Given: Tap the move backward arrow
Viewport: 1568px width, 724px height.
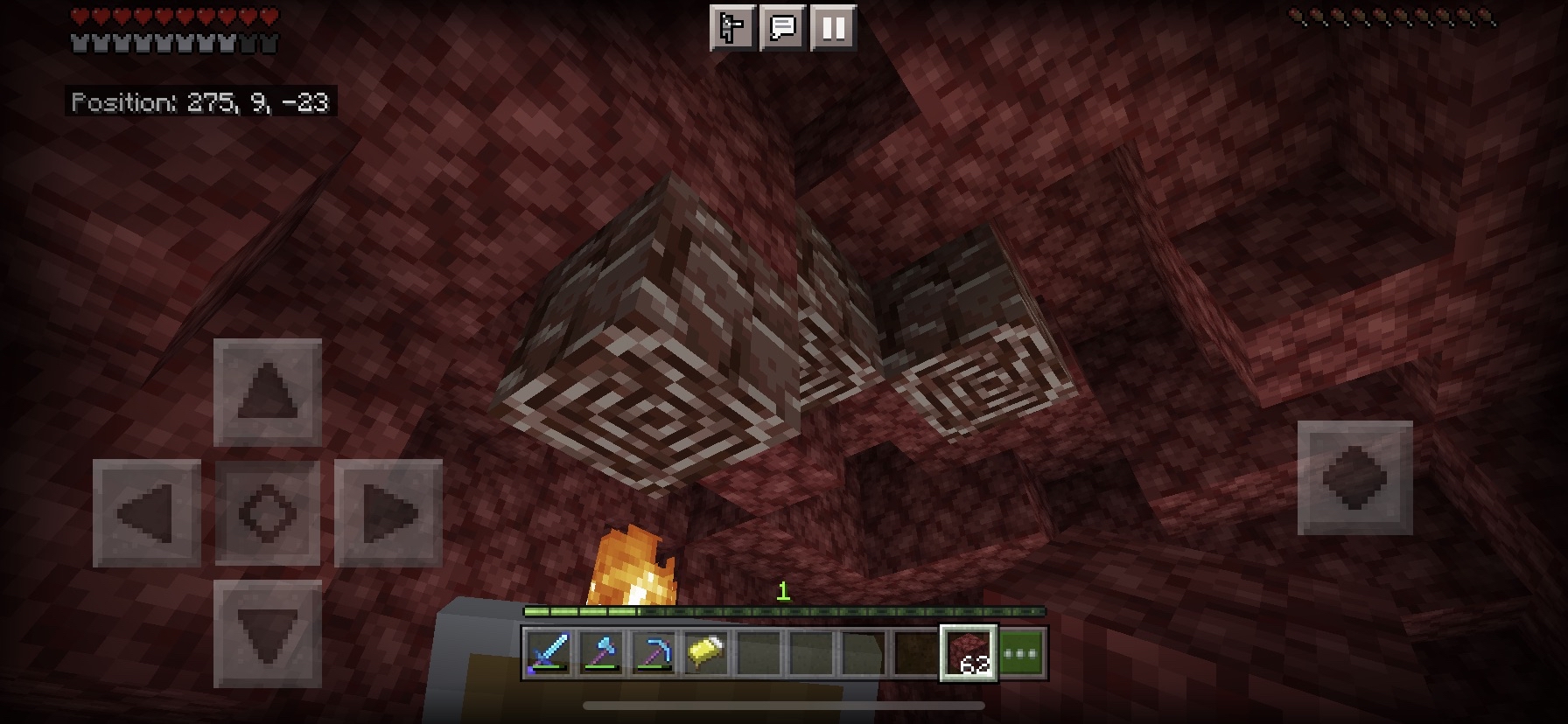Looking at the screenshot, I should click(268, 633).
